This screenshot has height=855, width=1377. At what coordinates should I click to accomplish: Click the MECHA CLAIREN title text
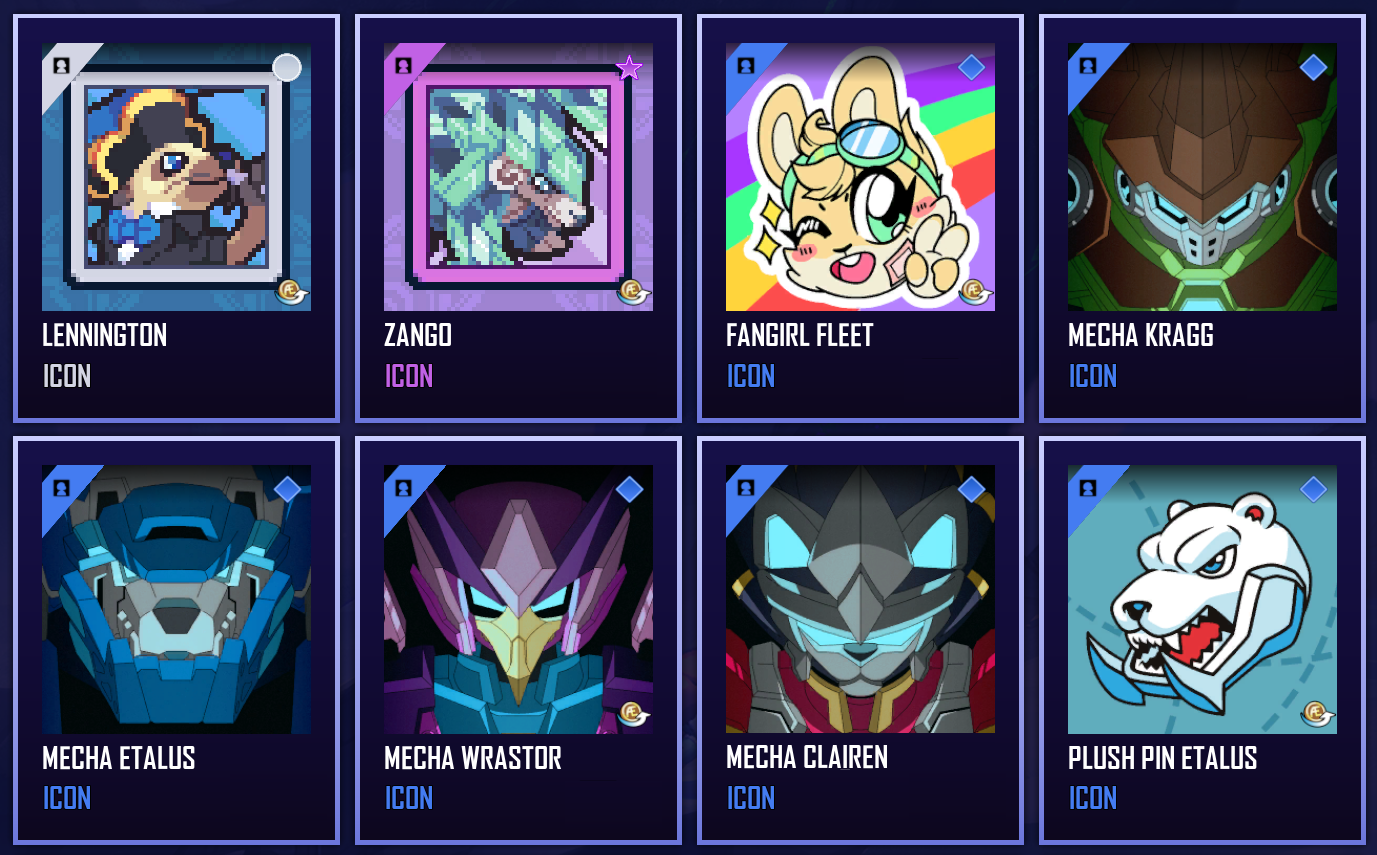click(x=806, y=758)
